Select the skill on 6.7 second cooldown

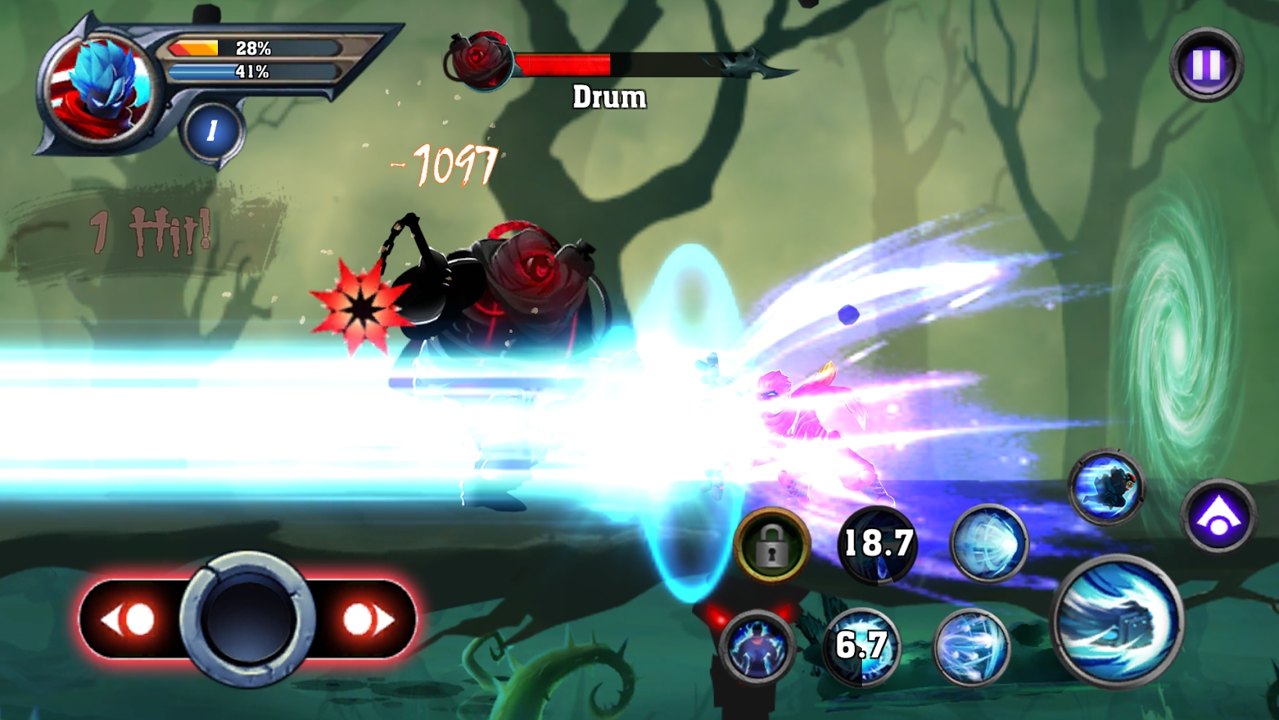(861, 646)
